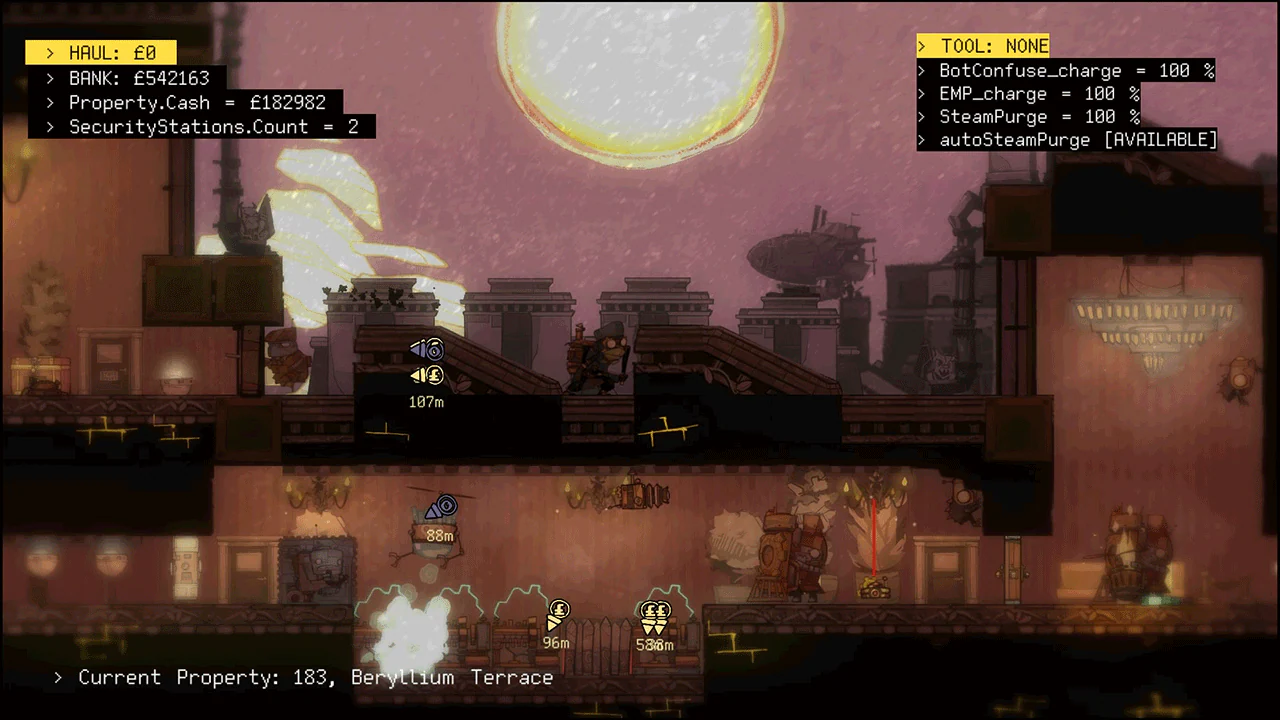Expand the HAUL: £0 chevron
Viewport: 1280px width, 720px height.
[x=49, y=52]
